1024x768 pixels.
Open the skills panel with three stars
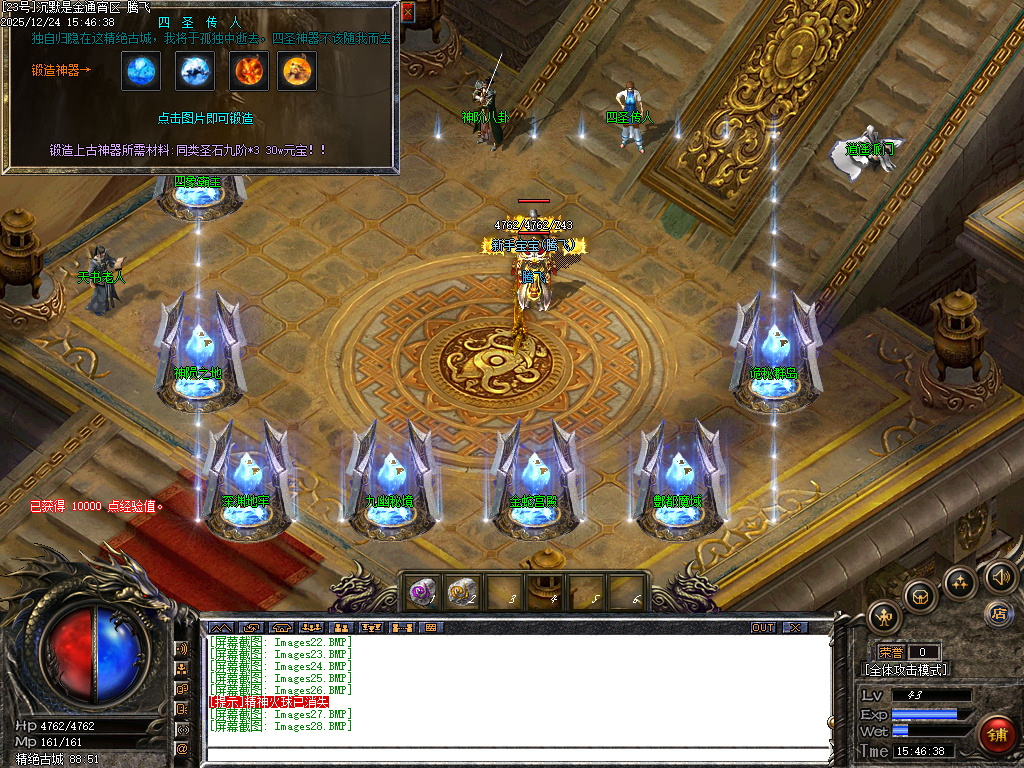click(x=960, y=582)
